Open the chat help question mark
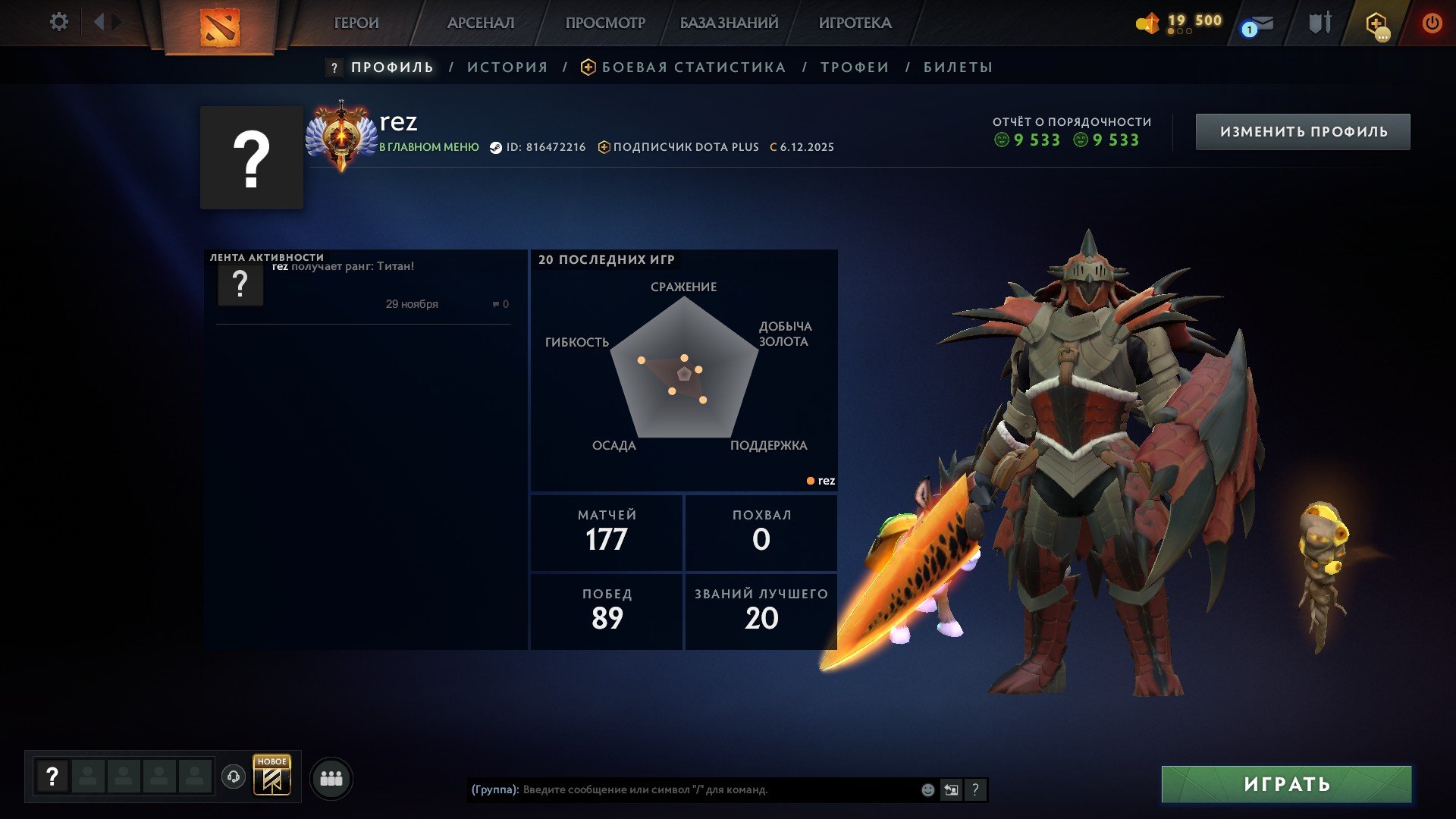 (976, 789)
